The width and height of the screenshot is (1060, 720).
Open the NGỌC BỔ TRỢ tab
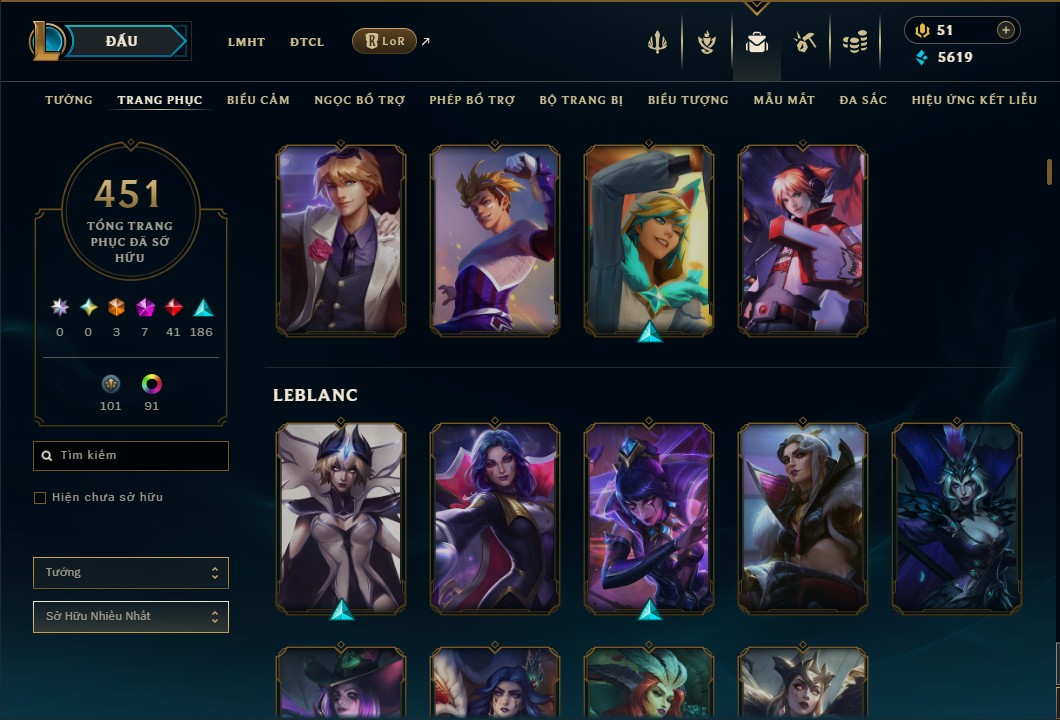coord(359,100)
